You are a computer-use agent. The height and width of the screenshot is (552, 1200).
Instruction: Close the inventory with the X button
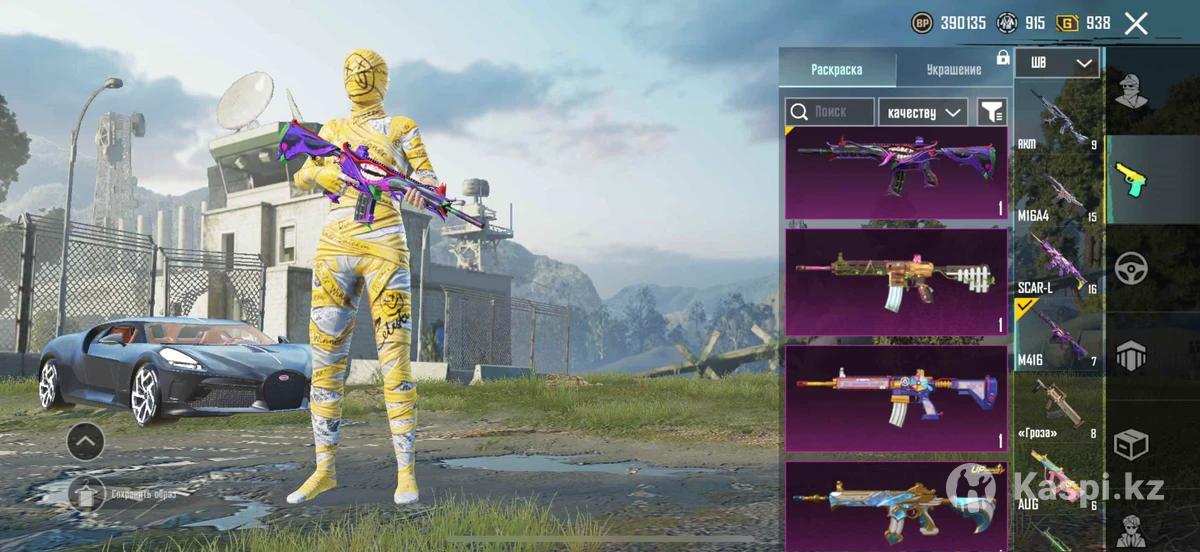[x=1136, y=24]
